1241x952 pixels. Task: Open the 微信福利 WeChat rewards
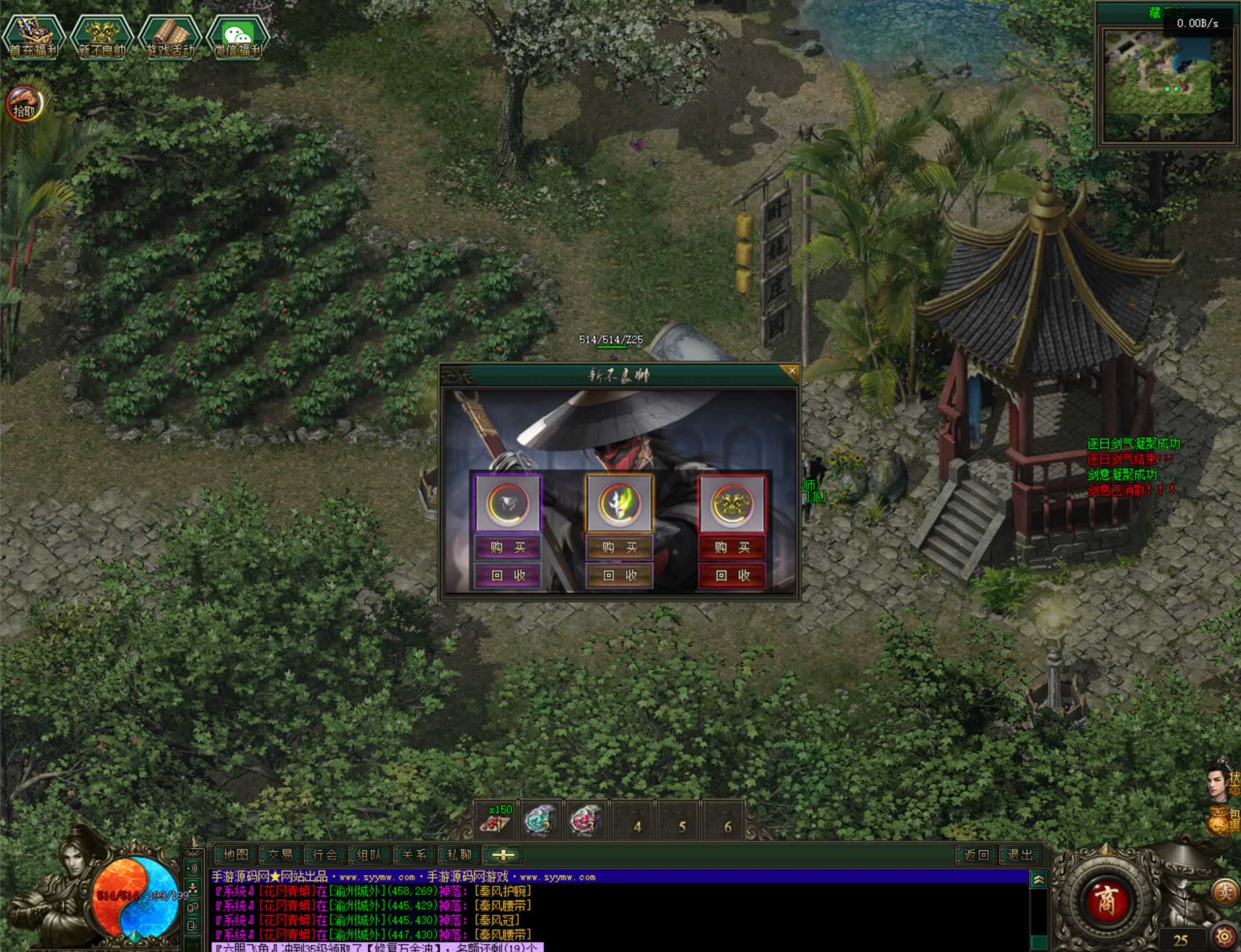click(238, 37)
